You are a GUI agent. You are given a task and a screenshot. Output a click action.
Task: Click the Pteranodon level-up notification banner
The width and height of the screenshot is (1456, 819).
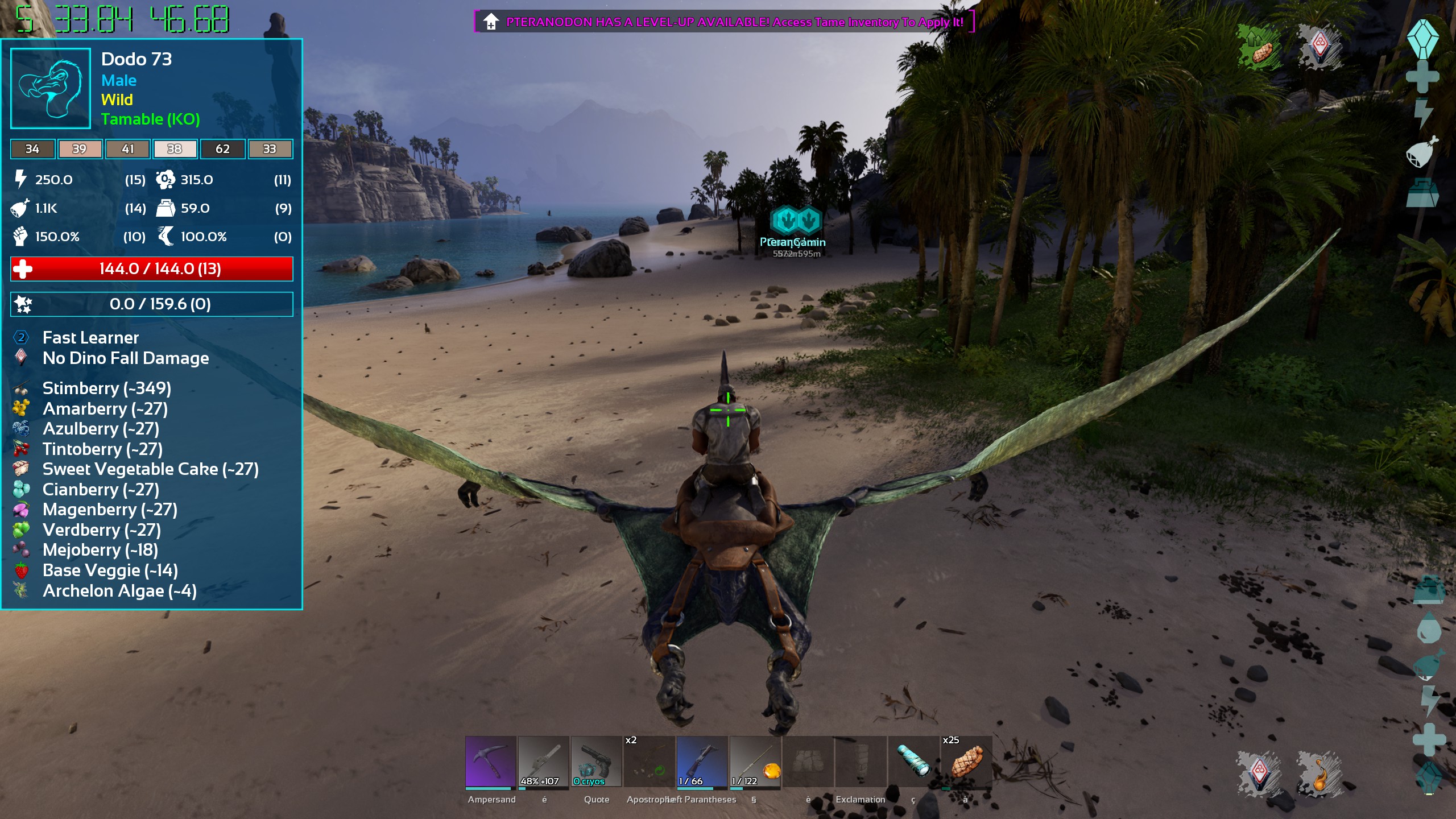click(723, 22)
